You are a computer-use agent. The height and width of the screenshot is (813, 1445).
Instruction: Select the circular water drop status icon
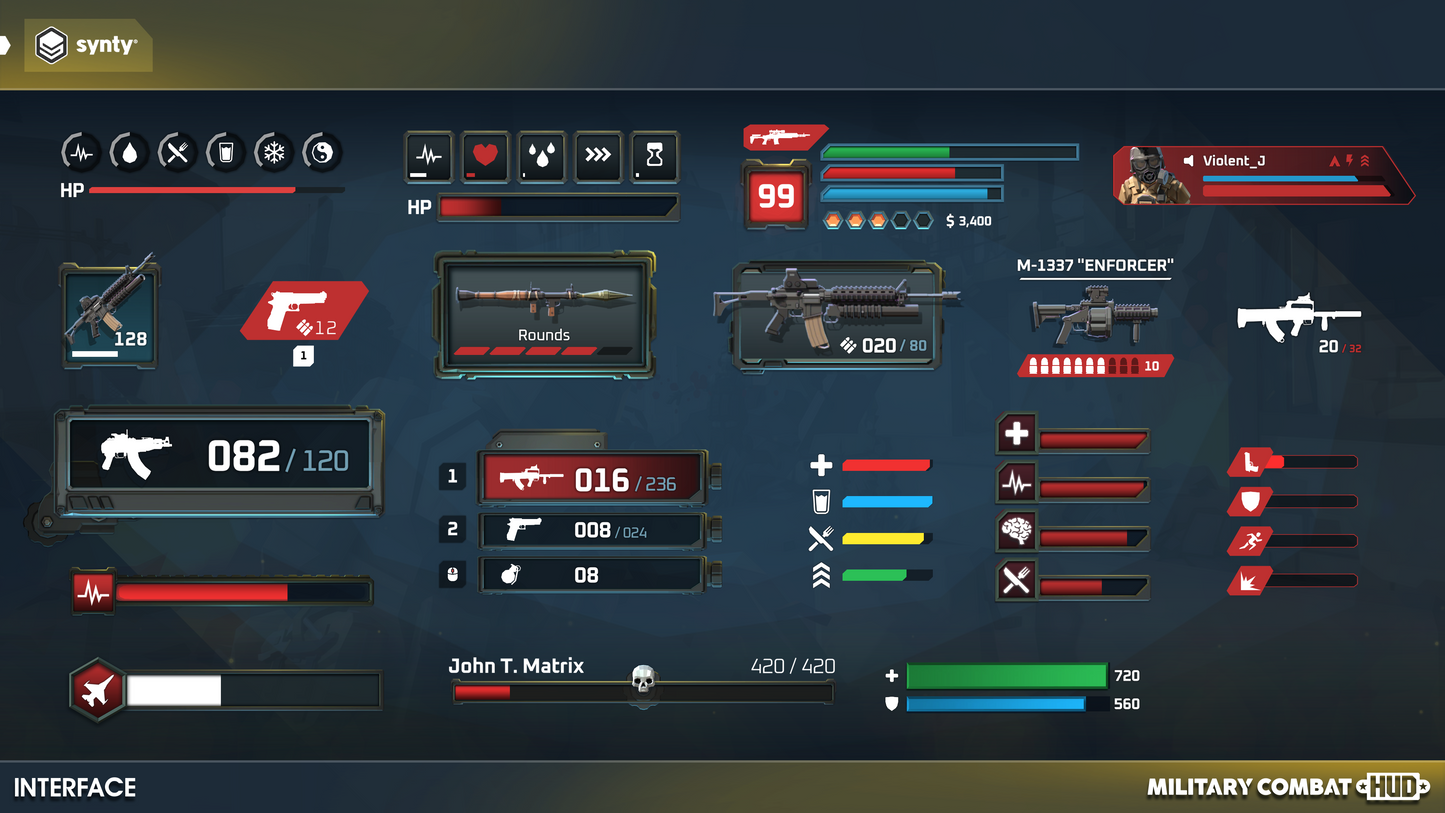pos(129,153)
